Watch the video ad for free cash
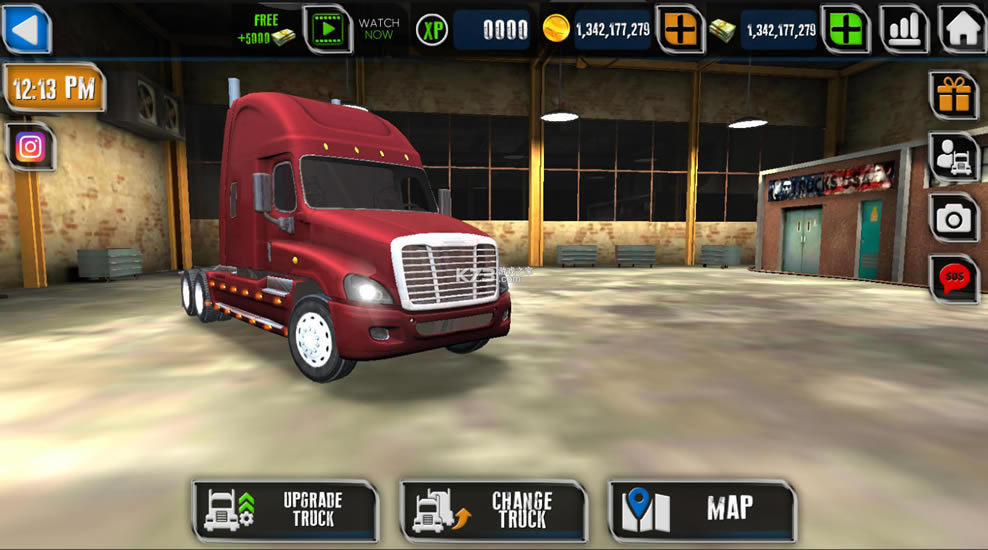The image size is (988, 550). (327, 29)
